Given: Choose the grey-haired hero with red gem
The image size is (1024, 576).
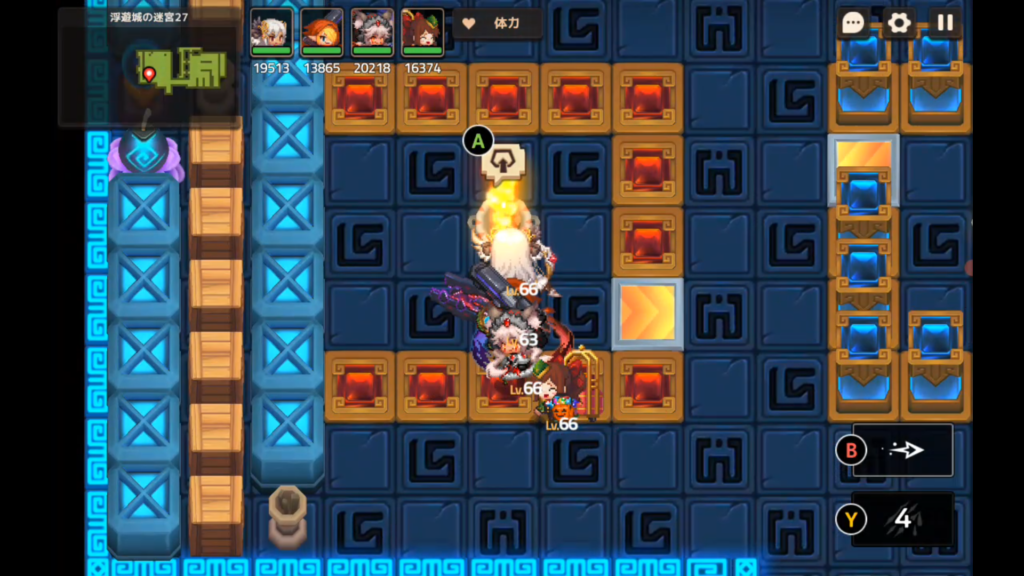Looking at the screenshot, I should pos(372,33).
